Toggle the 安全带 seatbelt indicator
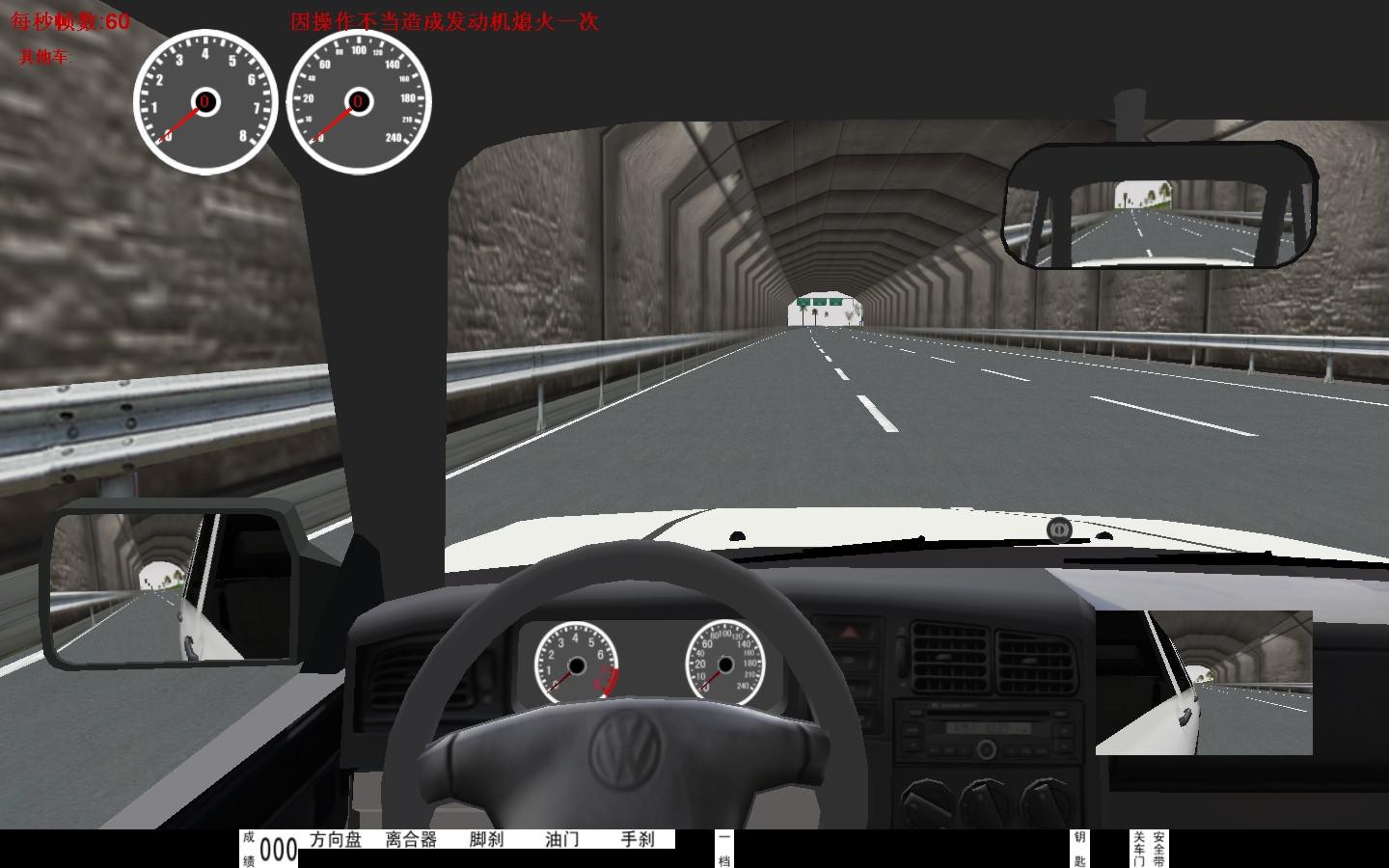 click(1158, 849)
